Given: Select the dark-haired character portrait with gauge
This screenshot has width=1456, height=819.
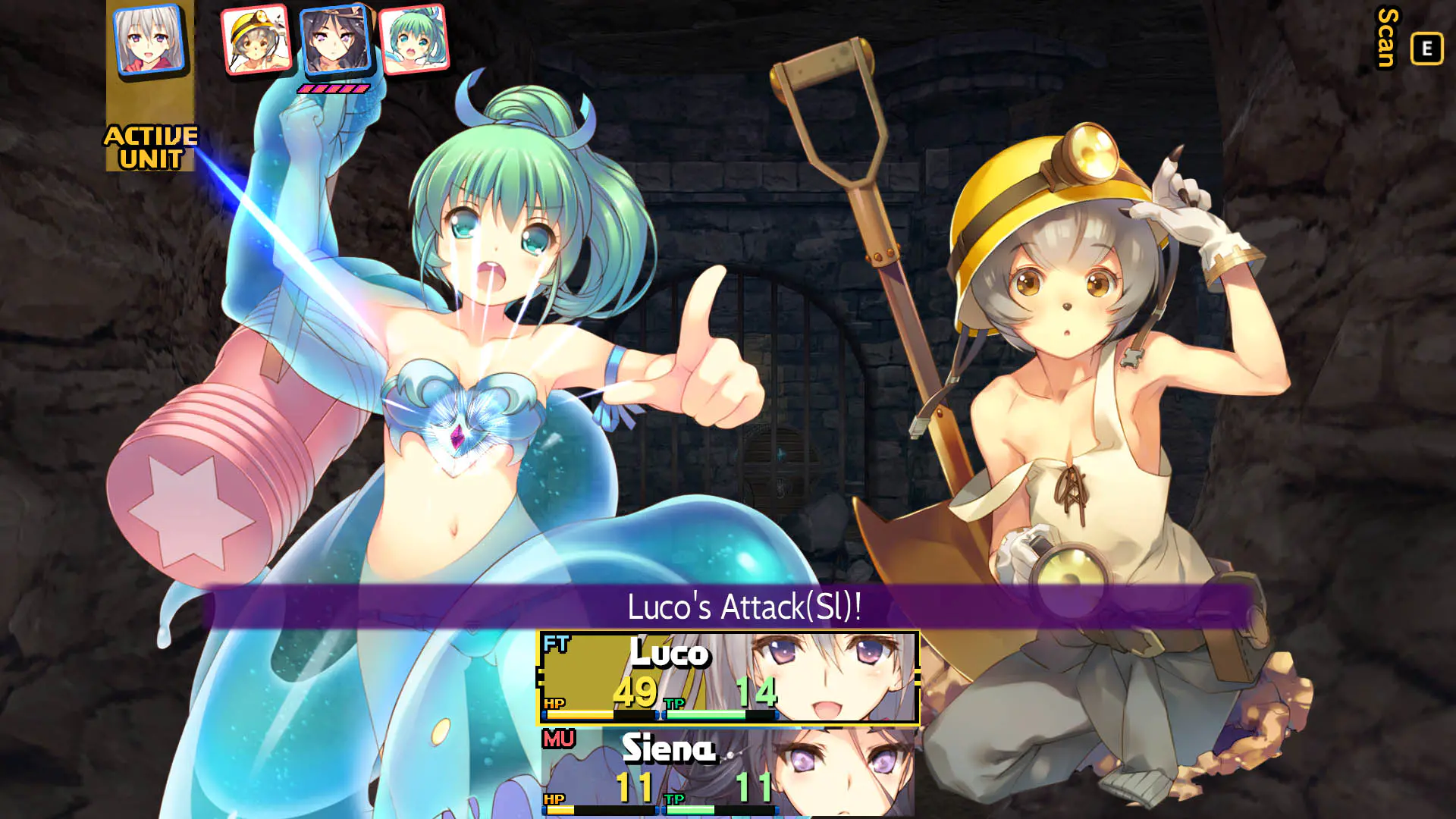Looking at the screenshot, I should (x=335, y=44).
